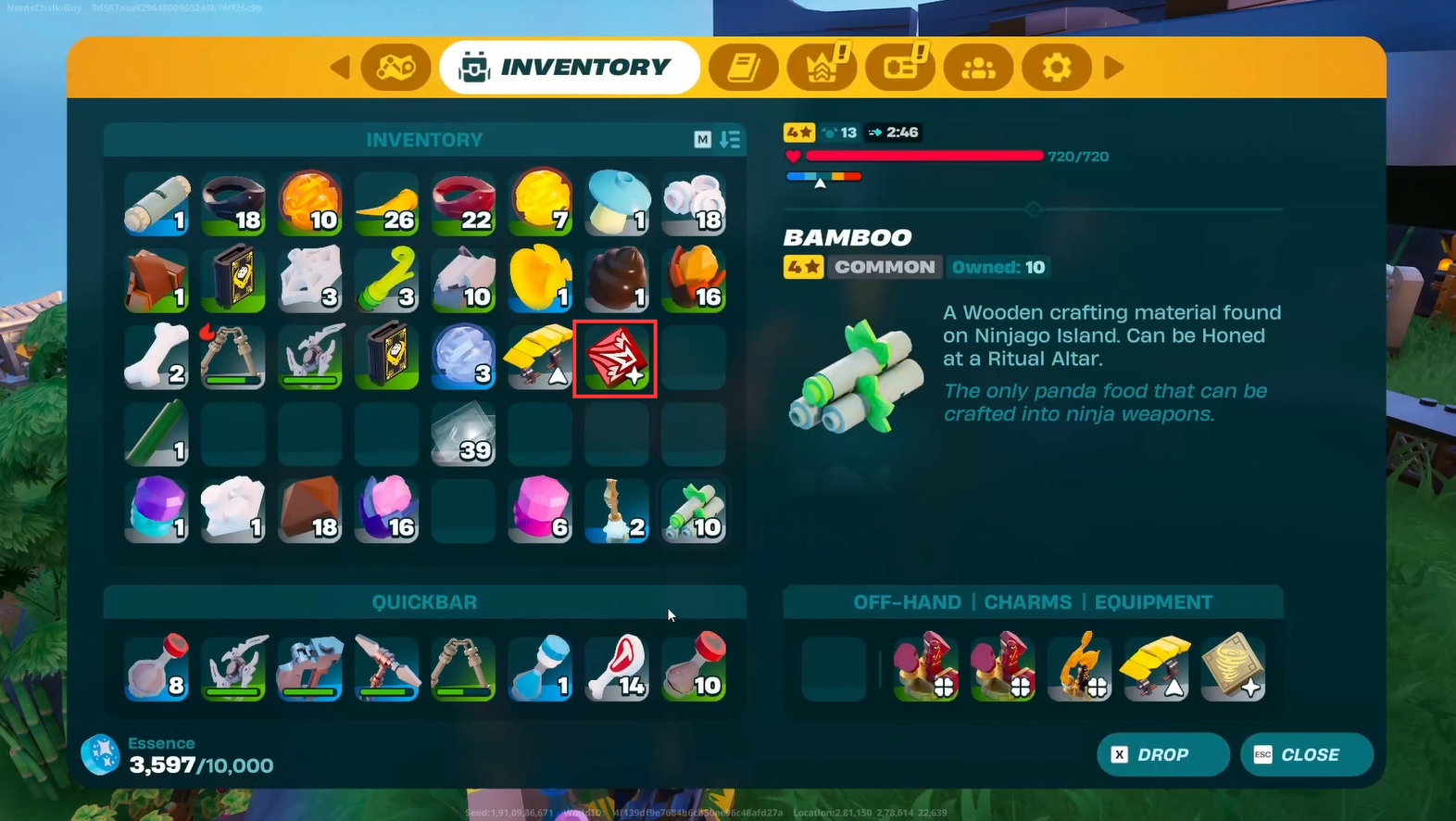Go to the gamepad controller tab
Image resolution: width=1456 pixels, height=821 pixels.
(395, 68)
